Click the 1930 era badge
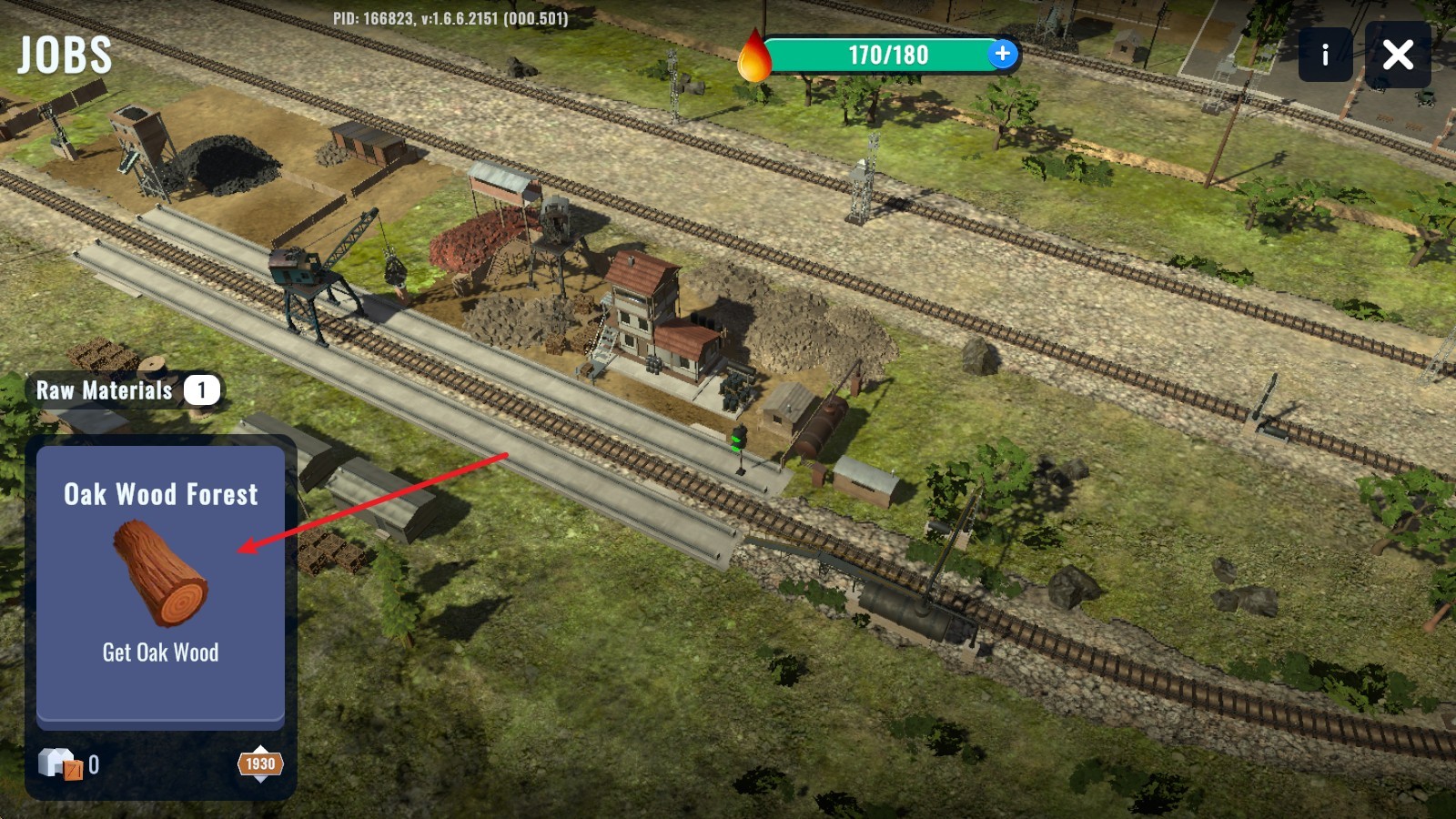Viewport: 1456px width, 819px height. tap(260, 764)
